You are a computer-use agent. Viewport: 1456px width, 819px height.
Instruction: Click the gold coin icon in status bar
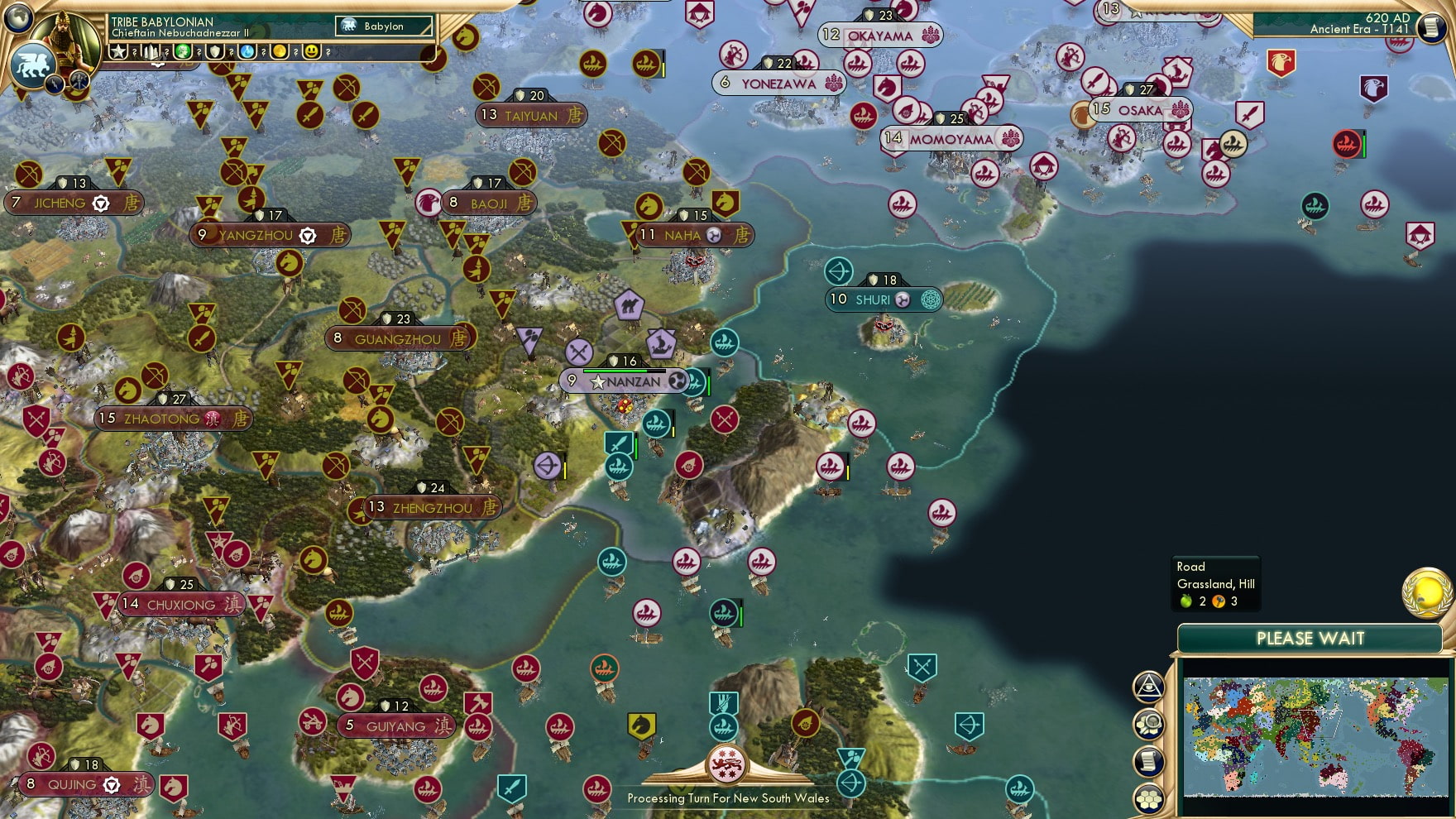tap(279, 52)
